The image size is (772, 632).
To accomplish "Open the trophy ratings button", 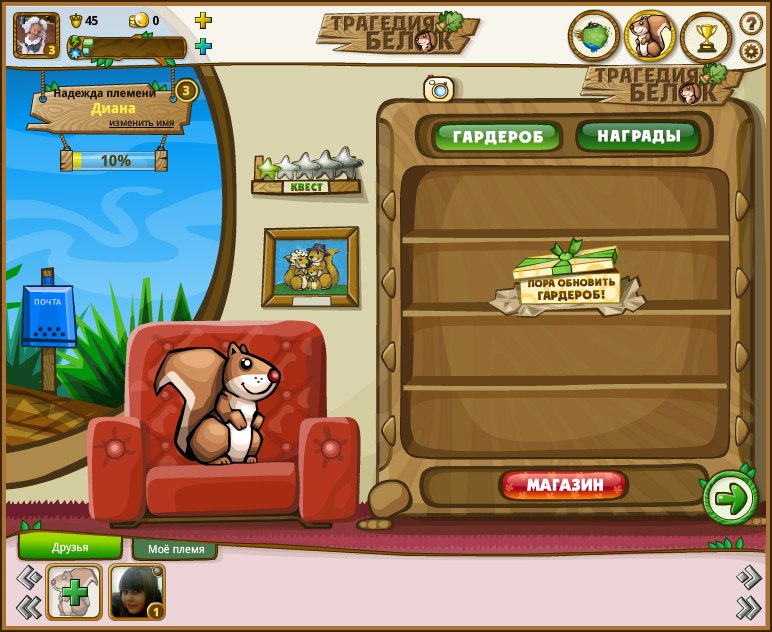I will pyautogui.click(x=706, y=37).
